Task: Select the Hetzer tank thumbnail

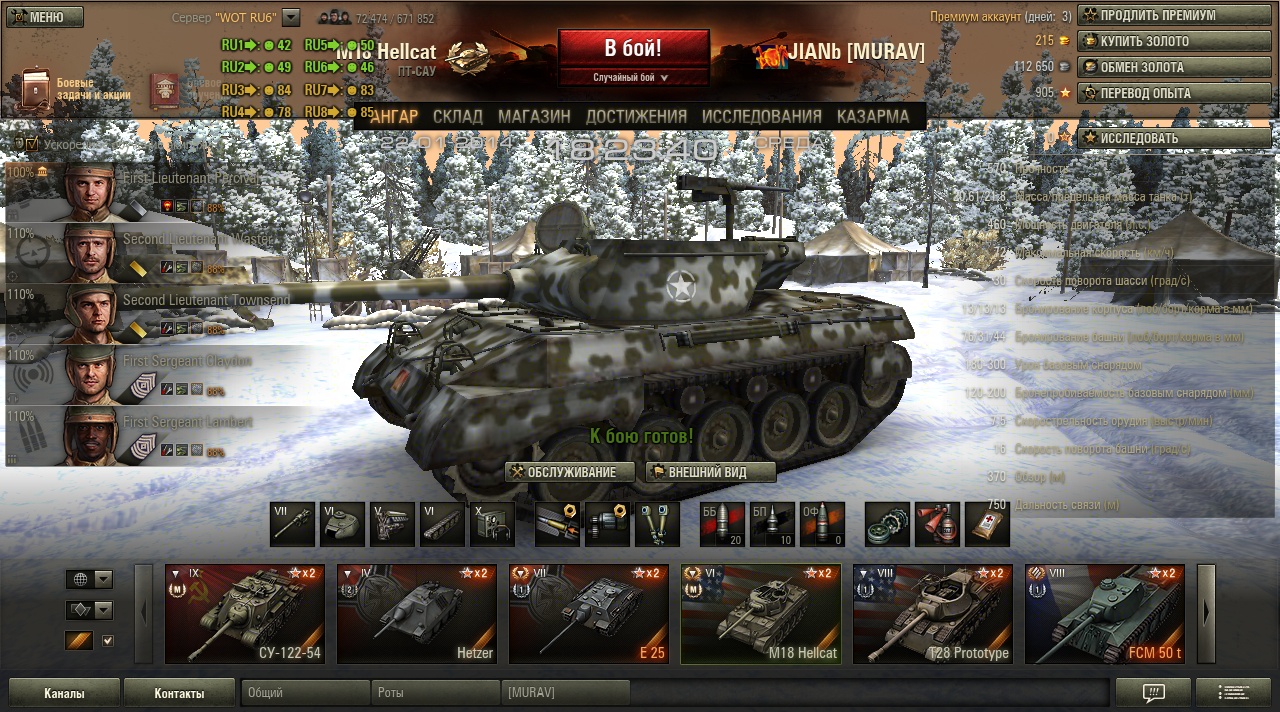Action: coord(417,614)
